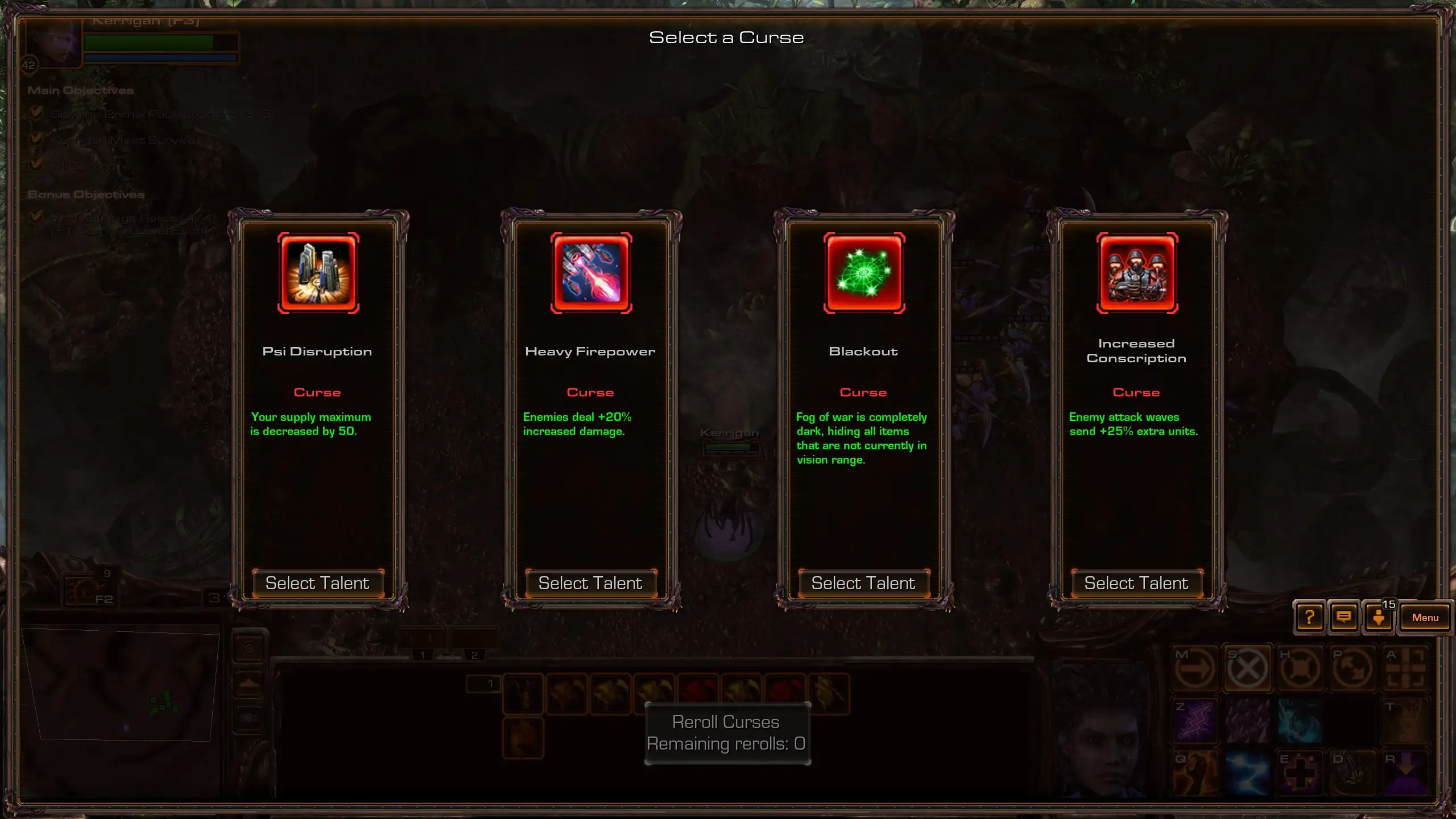Open the question mark help button
This screenshot has width=1456, height=819.
click(1309, 618)
